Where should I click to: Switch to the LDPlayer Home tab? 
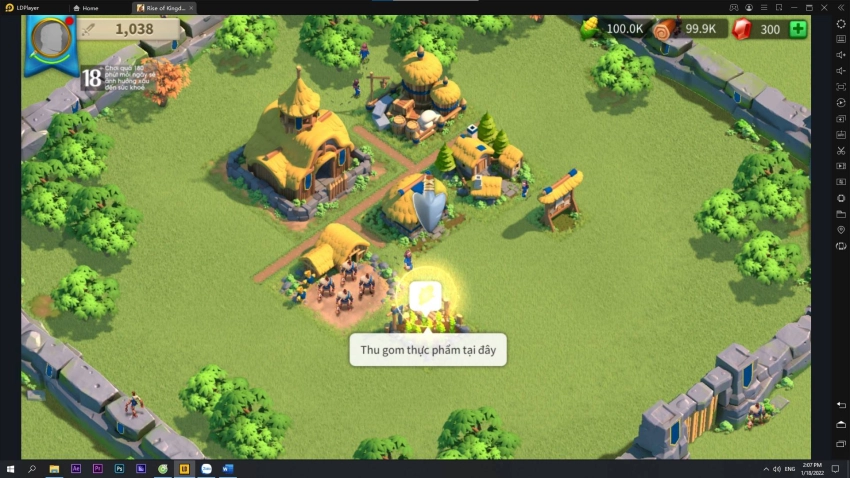[x=90, y=7]
